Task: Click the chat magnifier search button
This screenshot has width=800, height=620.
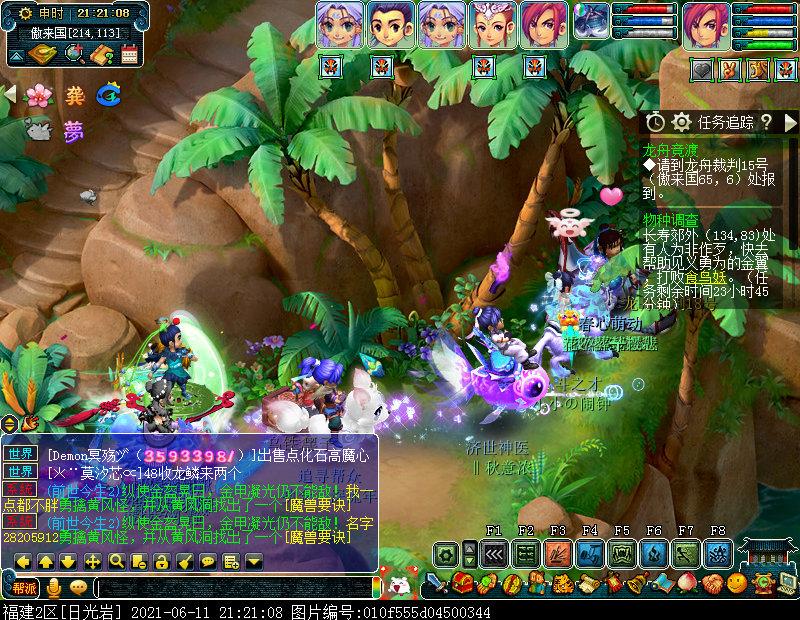Action: coord(116,561)
